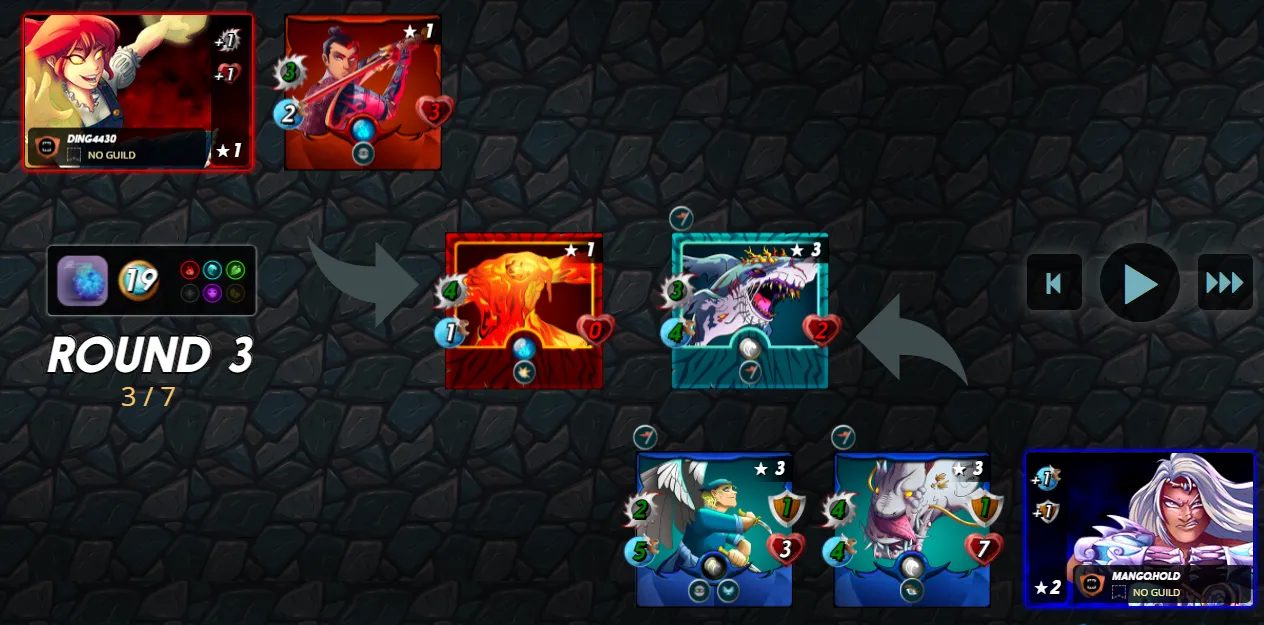Screen dimensions: 1264x625
Task: Play the battle replay
Action: (x=1140, y=283)
